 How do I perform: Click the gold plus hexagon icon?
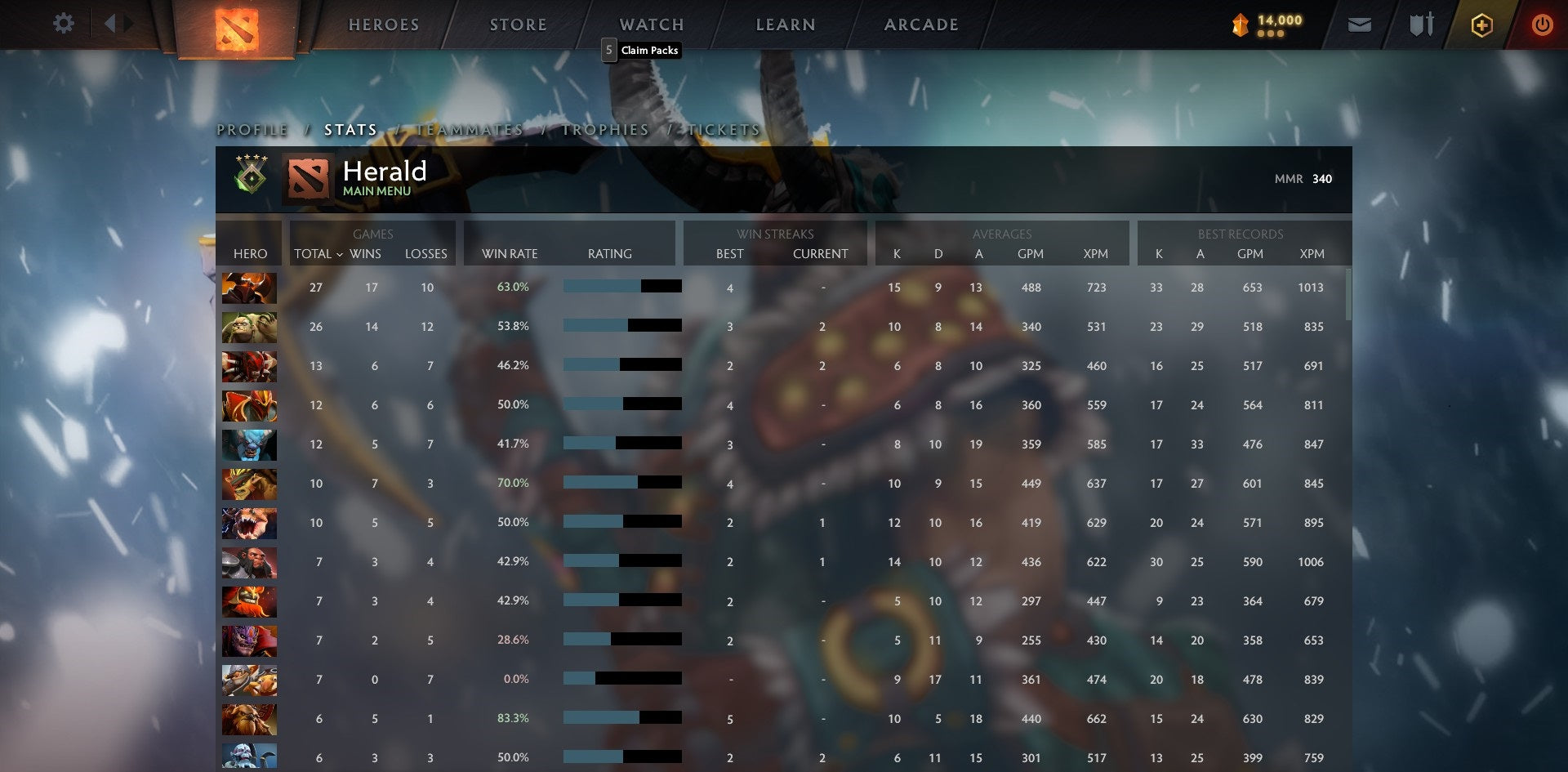[x=1481, y=25]
